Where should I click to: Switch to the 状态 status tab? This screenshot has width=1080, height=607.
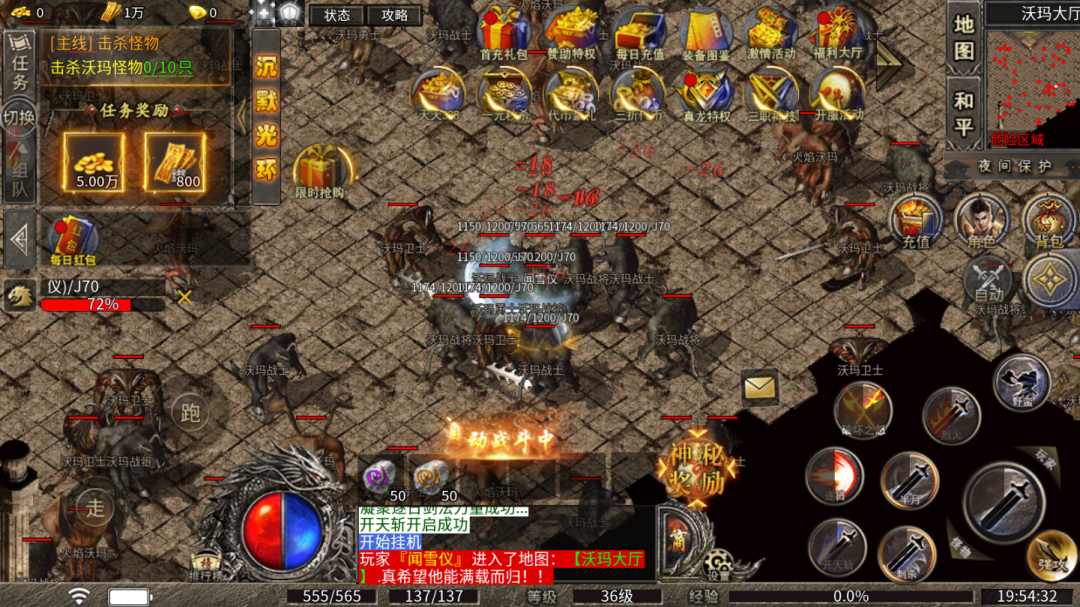click(337, 15)
